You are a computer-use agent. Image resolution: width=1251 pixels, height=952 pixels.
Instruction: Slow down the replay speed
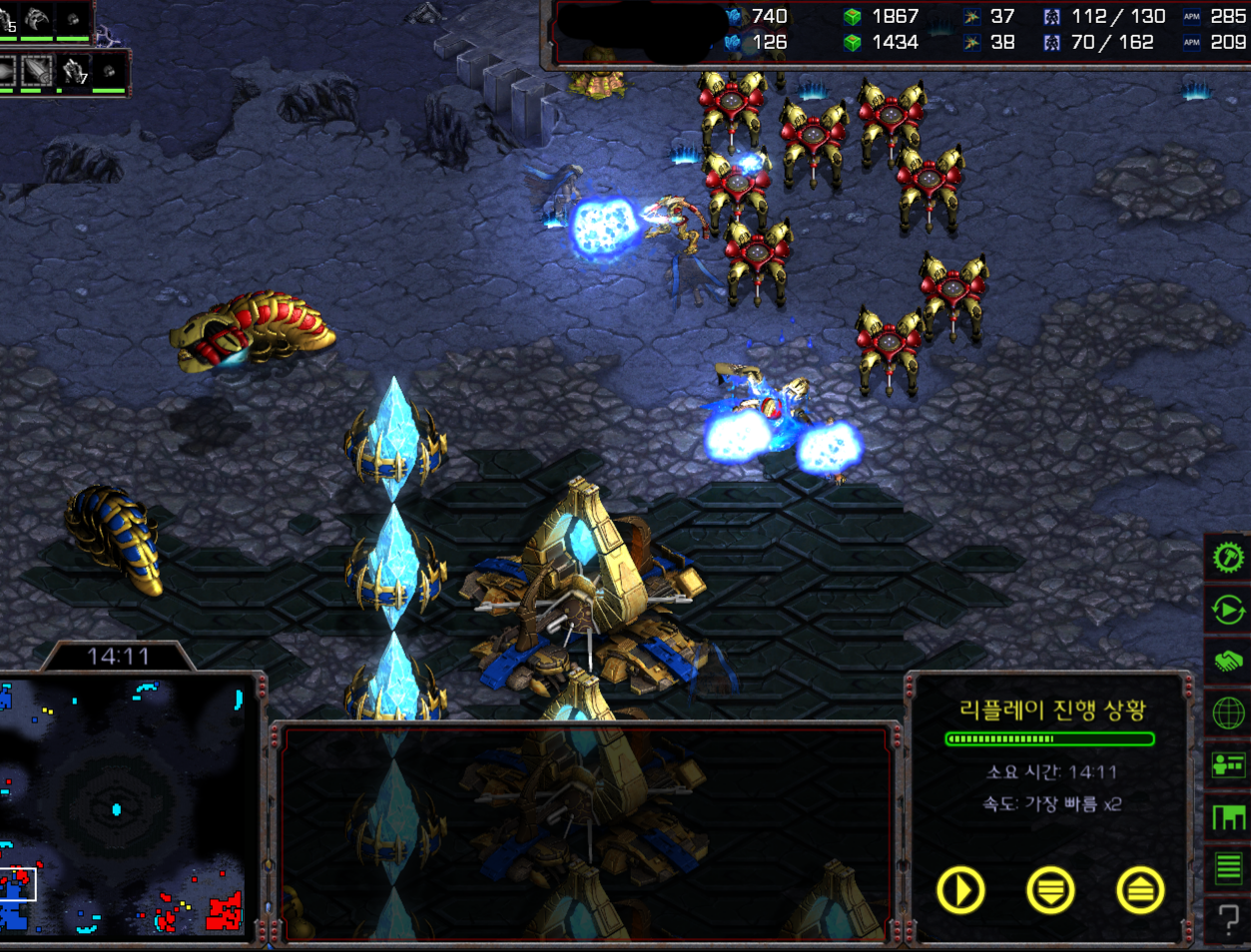(x=1049, y=889)
